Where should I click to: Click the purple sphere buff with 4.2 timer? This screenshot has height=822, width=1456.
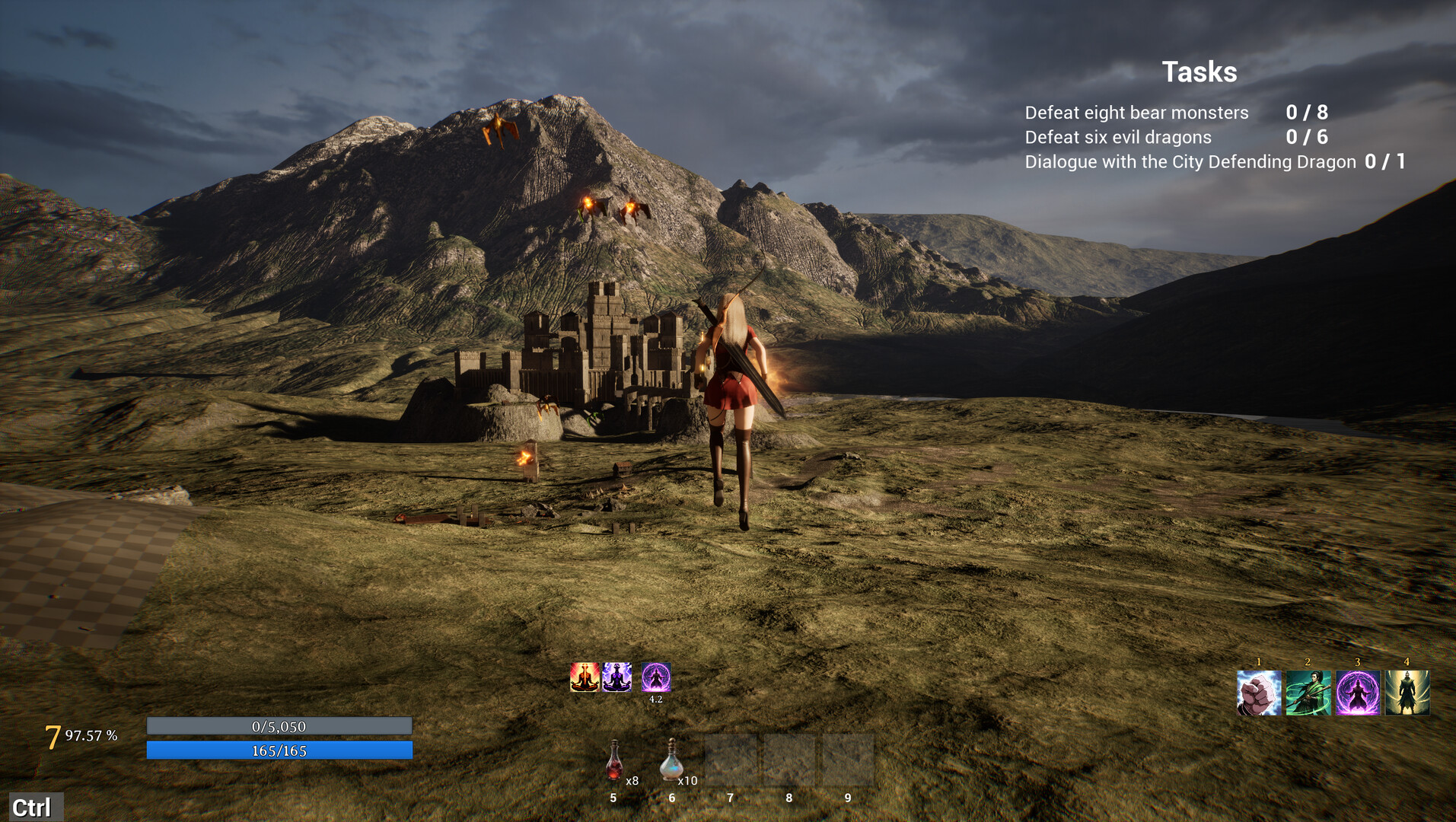point(655,677)
